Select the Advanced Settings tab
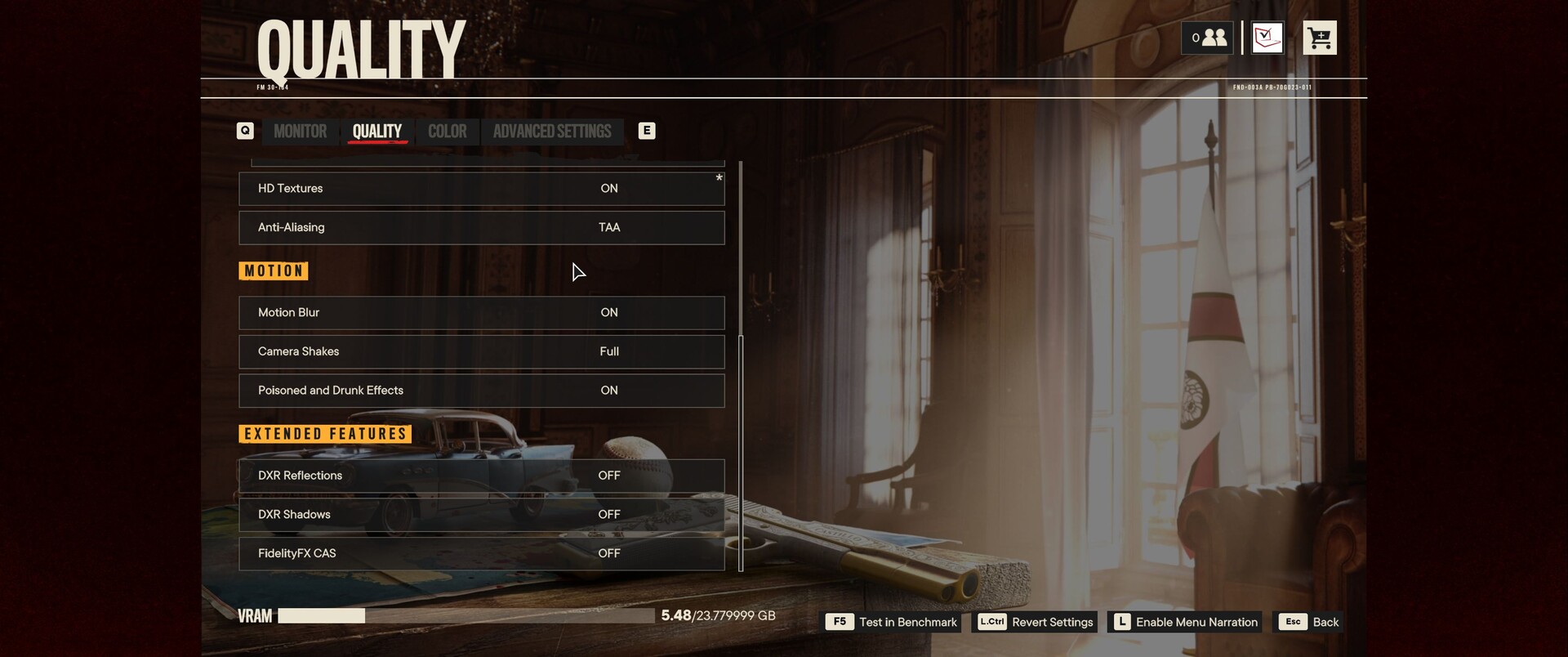This screenshot has width=1568, height=657. click(551, 132)
